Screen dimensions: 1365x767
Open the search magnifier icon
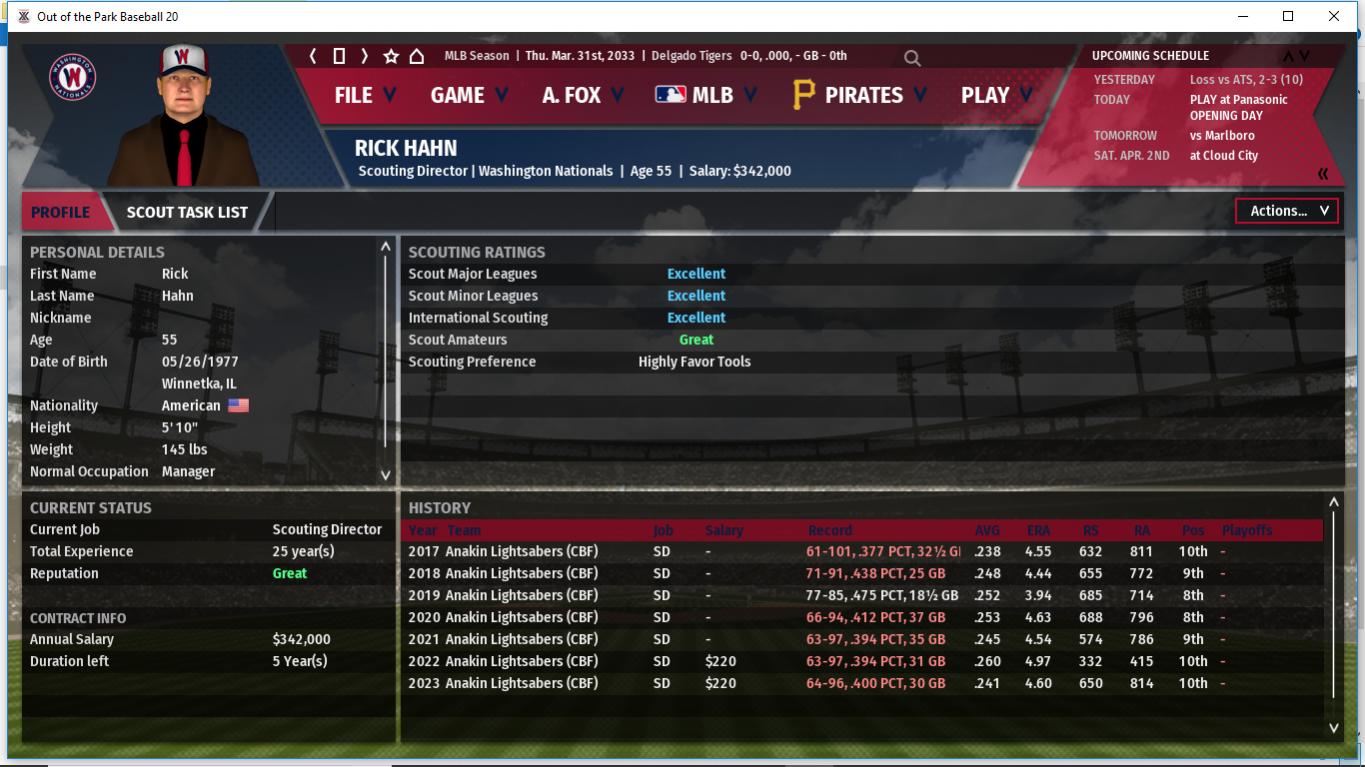(x=912, y=58)
